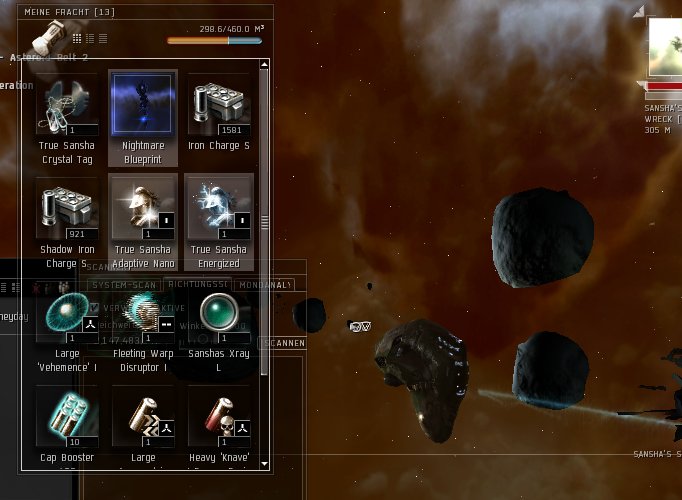Select the Shadow Iron Charge S stack
Screen dimensions: 682x500
(67, 212)
